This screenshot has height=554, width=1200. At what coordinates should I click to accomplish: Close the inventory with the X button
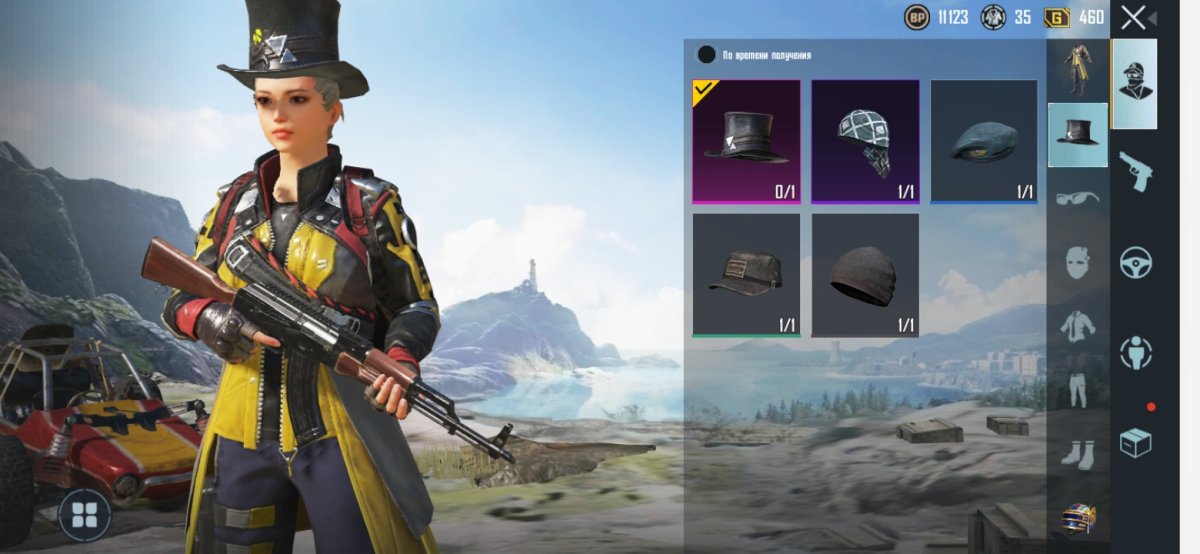click(x=1134, y=17)
